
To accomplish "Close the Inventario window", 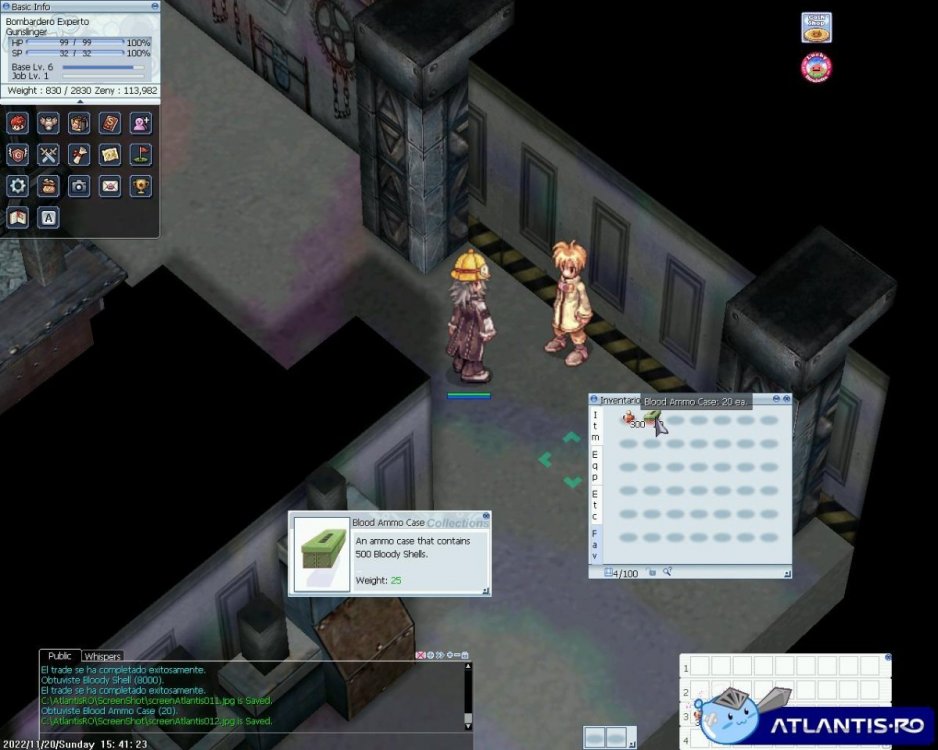I will 786,400.
